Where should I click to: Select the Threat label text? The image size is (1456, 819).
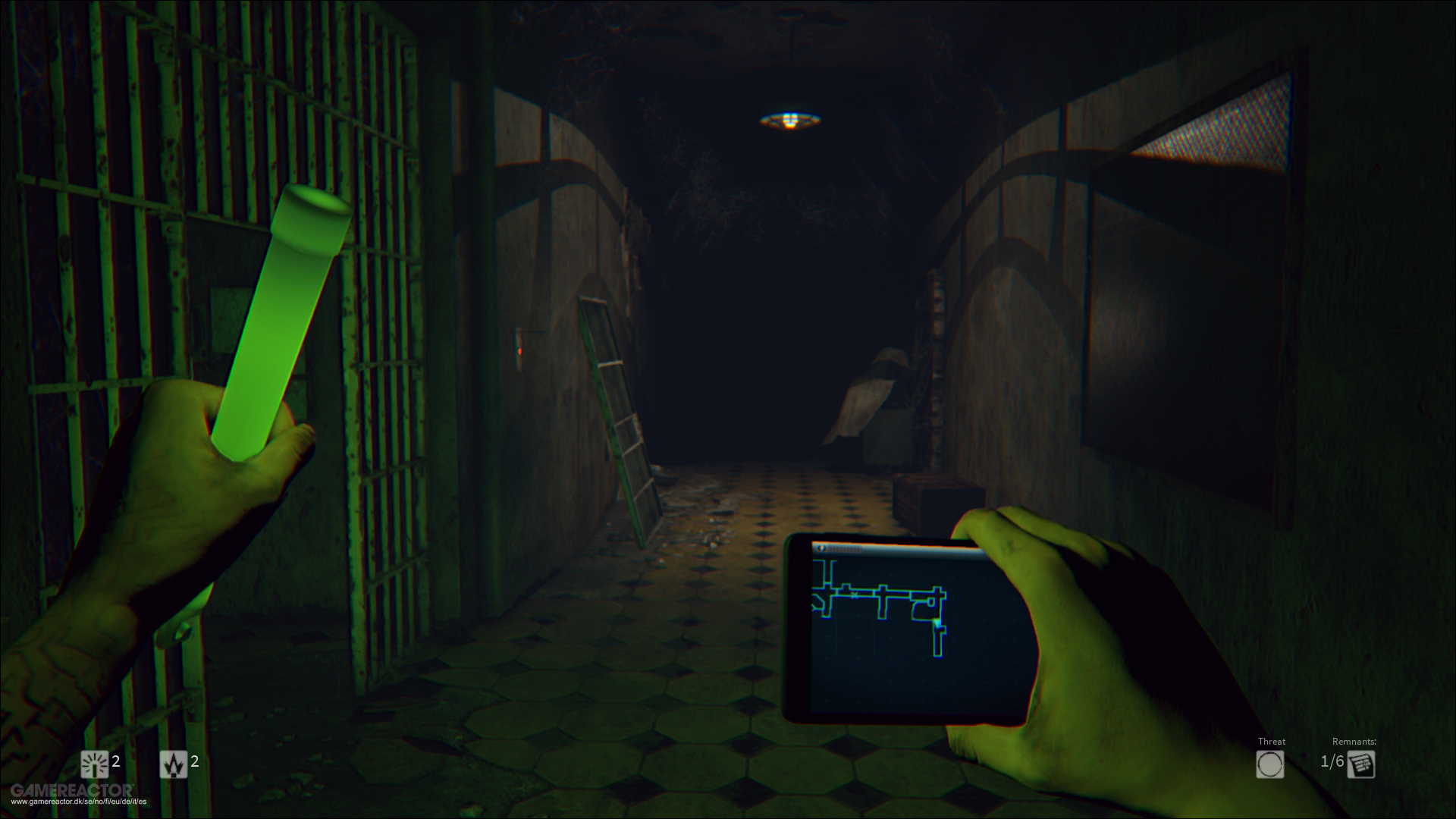tap(1271, 742)
